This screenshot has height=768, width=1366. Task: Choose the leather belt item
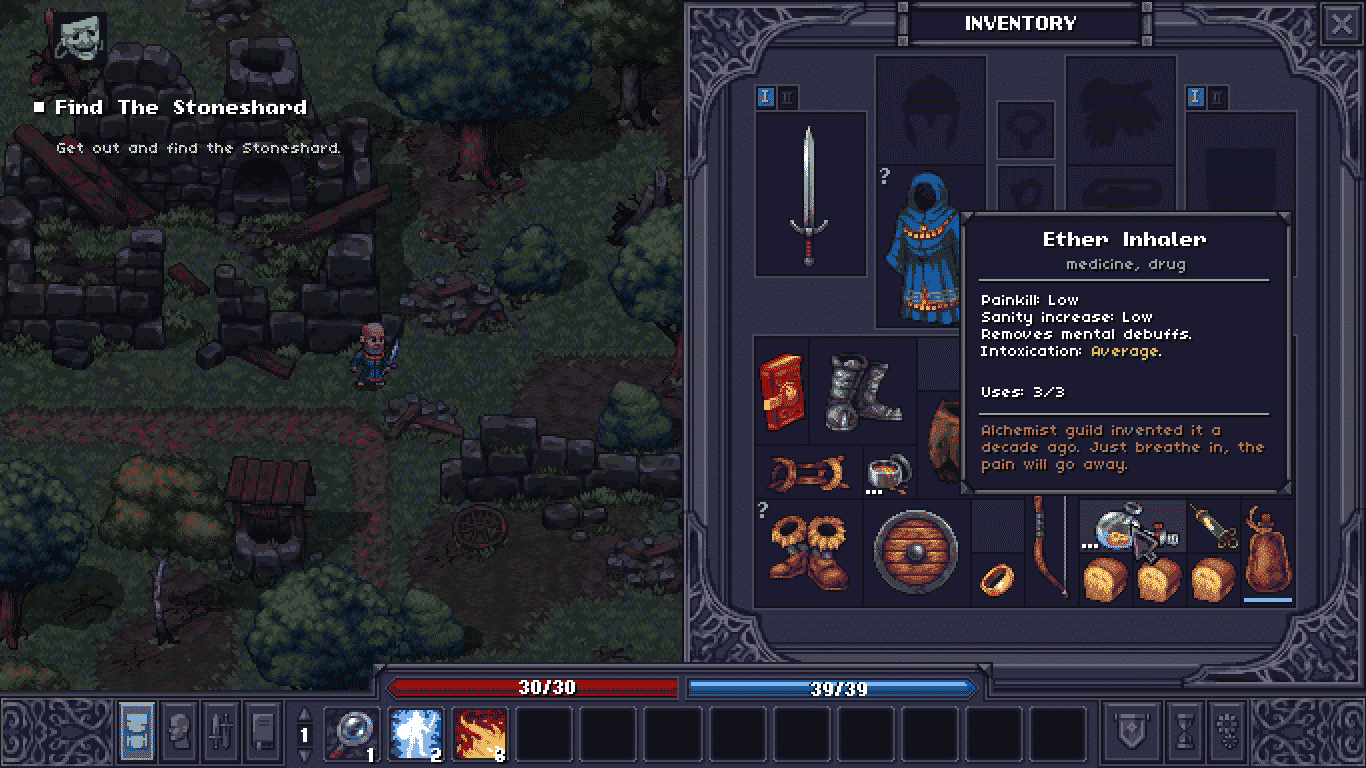point(806,472)
